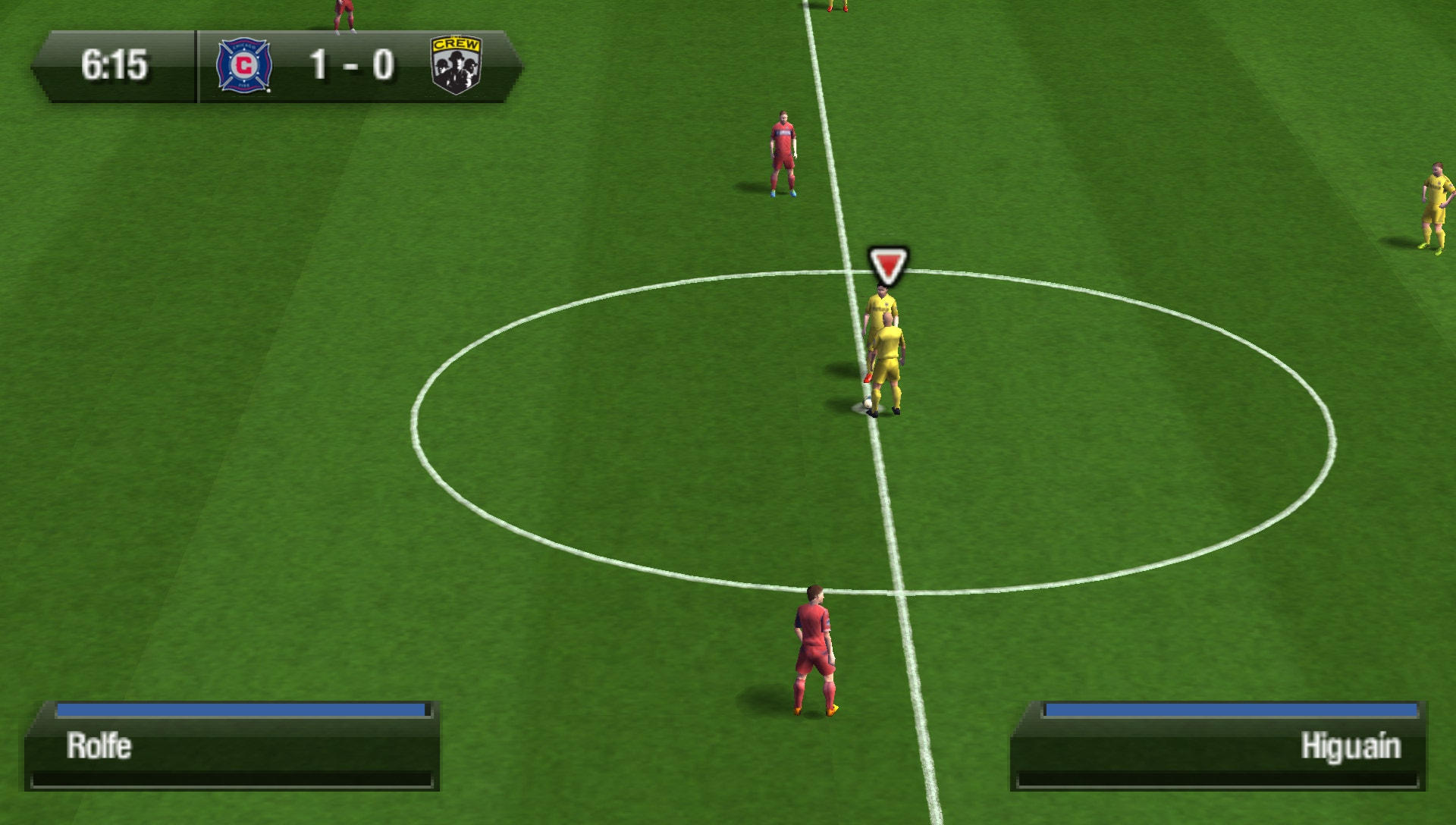1456x825 pixels.
Task: Select the 1 - 0 score display
Action: point(349,65)
